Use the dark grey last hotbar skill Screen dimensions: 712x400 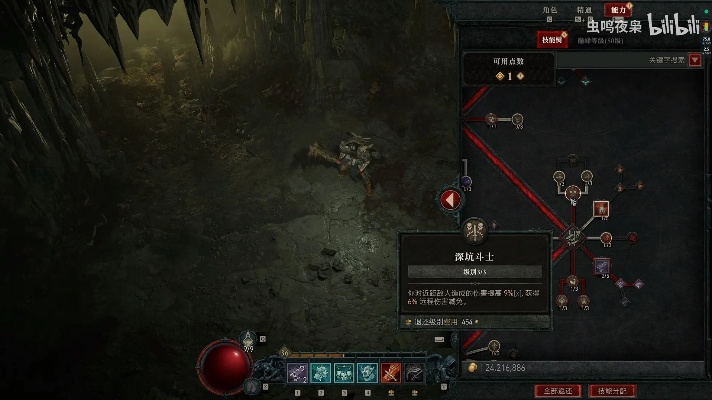coord(412,373)
